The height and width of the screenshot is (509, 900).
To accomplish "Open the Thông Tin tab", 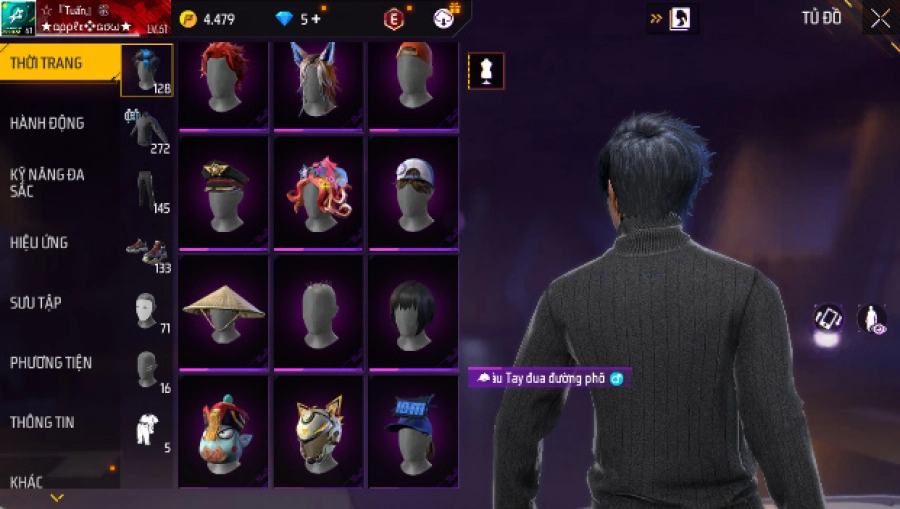I will [42, 422].
